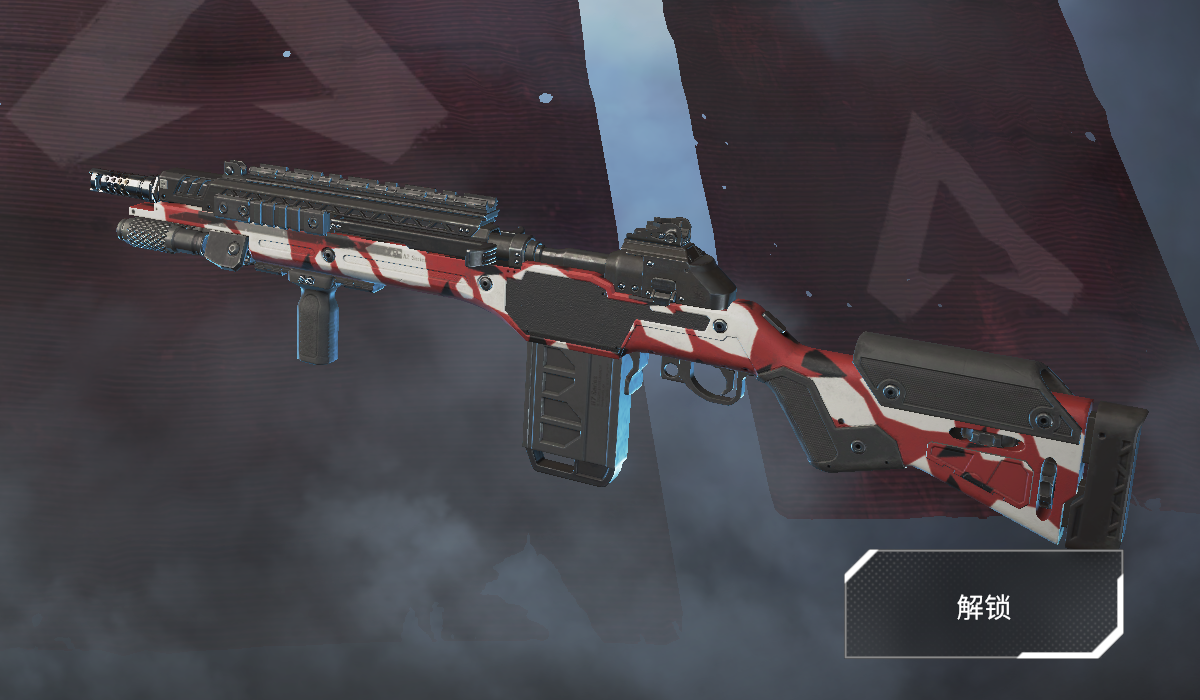This screenshot has height=700, width=1200.
Task: Click the 解锁 (Unlock) button
Action: click(x=983, y=604)
